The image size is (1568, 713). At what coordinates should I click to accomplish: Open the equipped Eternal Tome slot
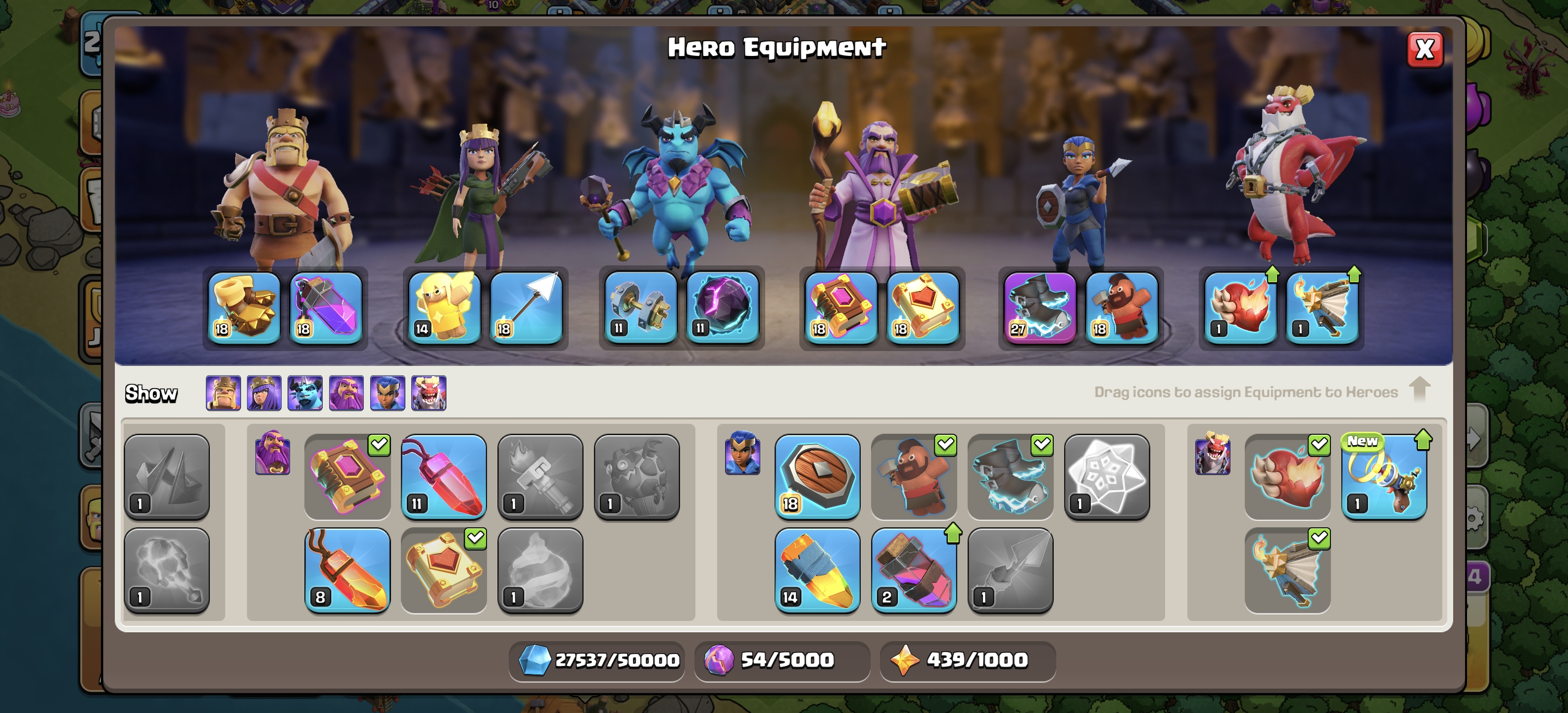(x=840, y=308)
